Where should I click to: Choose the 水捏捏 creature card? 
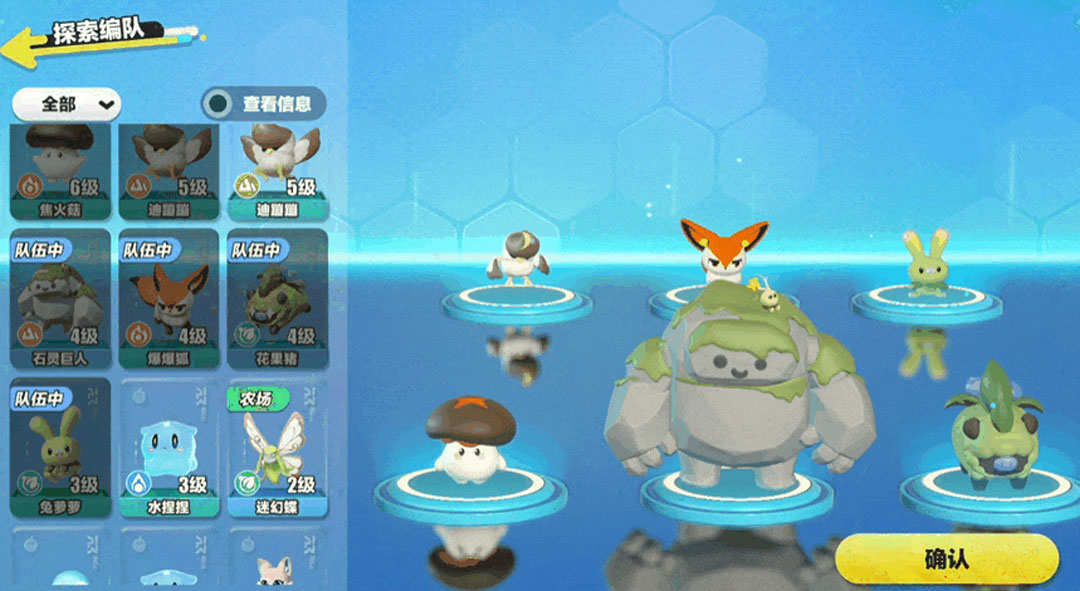pyautogui.click(x=168, y=448)
